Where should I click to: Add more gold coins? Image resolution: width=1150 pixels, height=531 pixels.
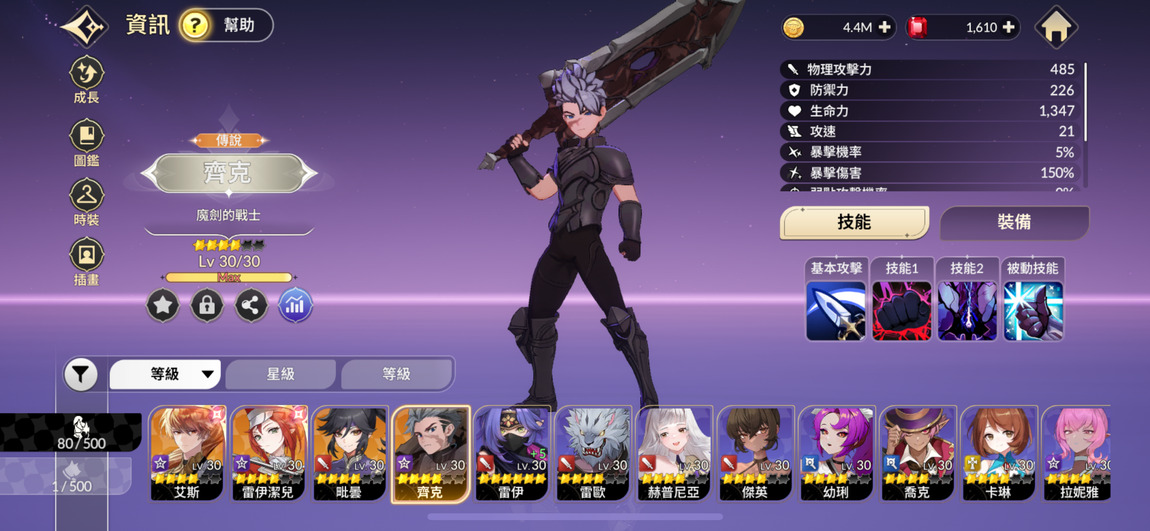(x=884, y=28)
